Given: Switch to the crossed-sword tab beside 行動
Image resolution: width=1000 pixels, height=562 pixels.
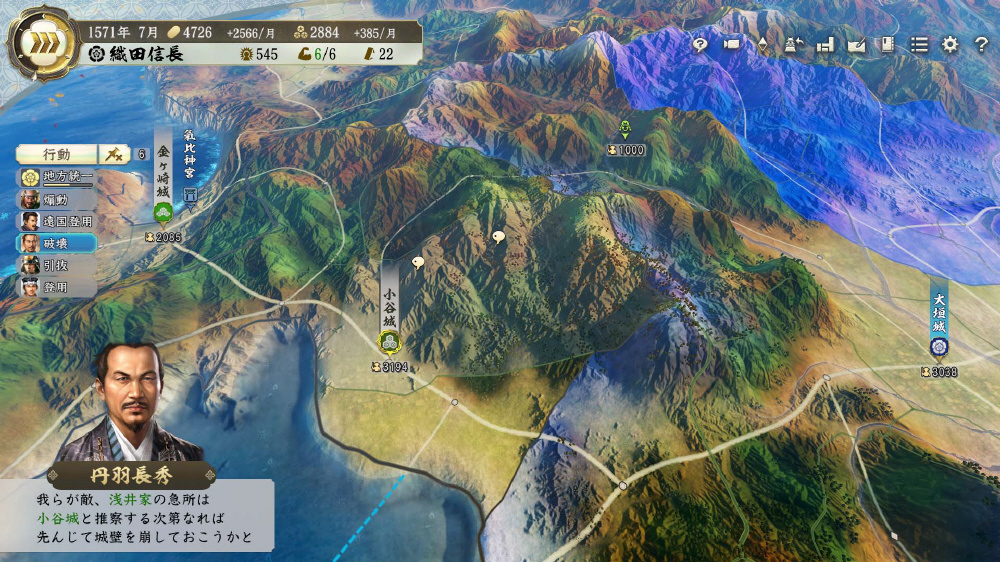Looking at the screenshot, I should (113, 154).
